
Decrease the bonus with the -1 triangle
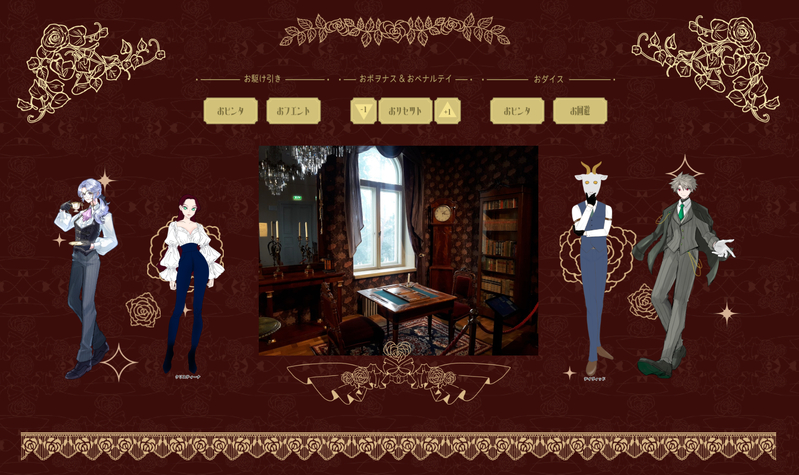[x=363, y=110]
